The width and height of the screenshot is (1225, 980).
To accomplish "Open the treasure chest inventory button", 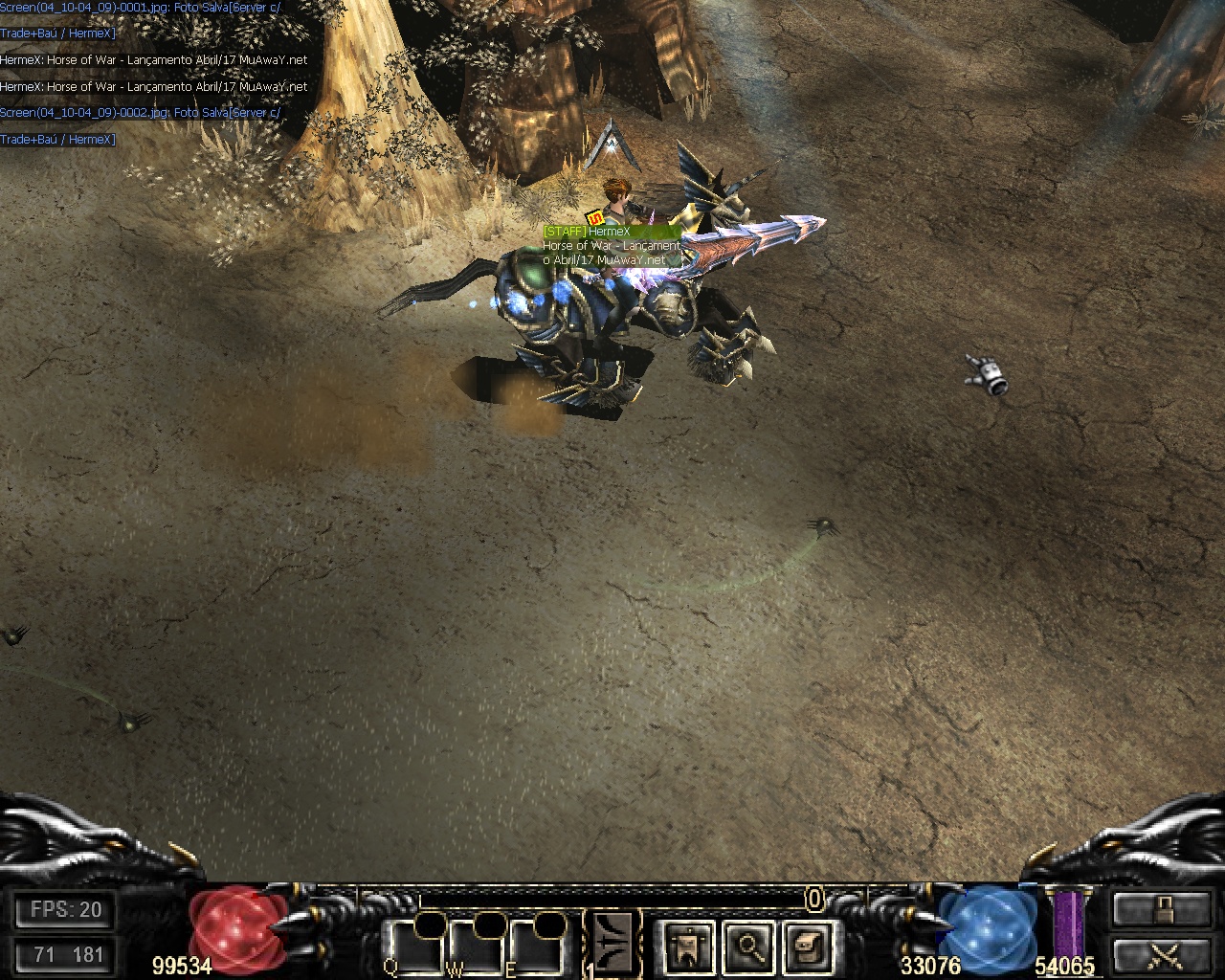I will coord(807,946).
